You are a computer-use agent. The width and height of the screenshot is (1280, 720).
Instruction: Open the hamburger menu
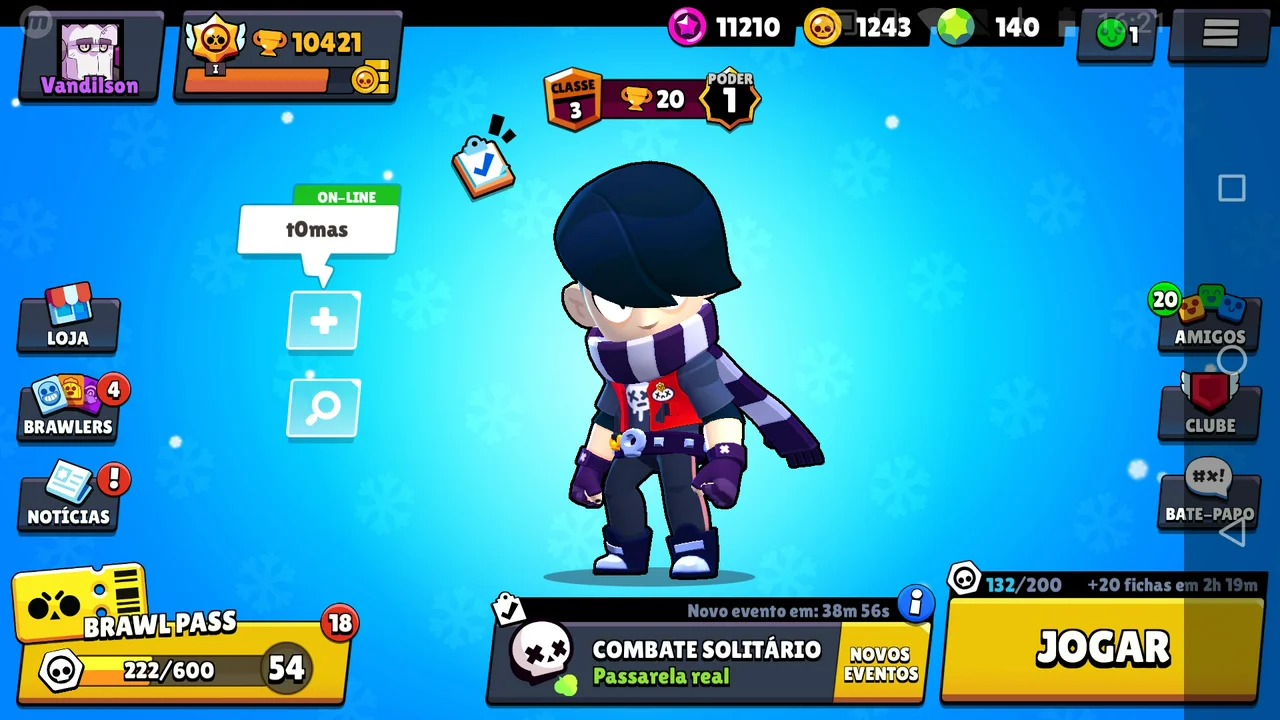(1220, 34)
